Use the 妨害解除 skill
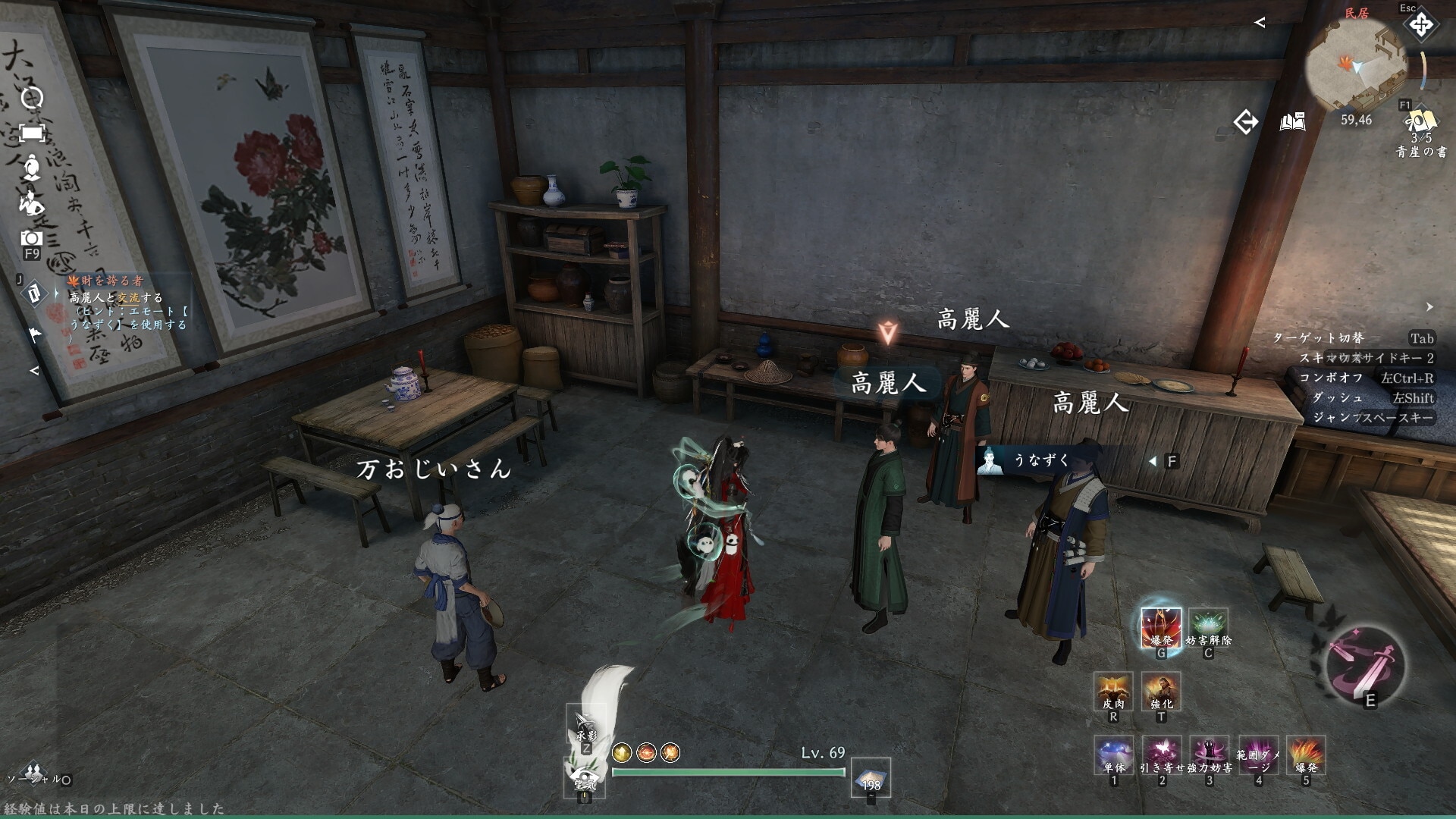 tap(1208, 628)
